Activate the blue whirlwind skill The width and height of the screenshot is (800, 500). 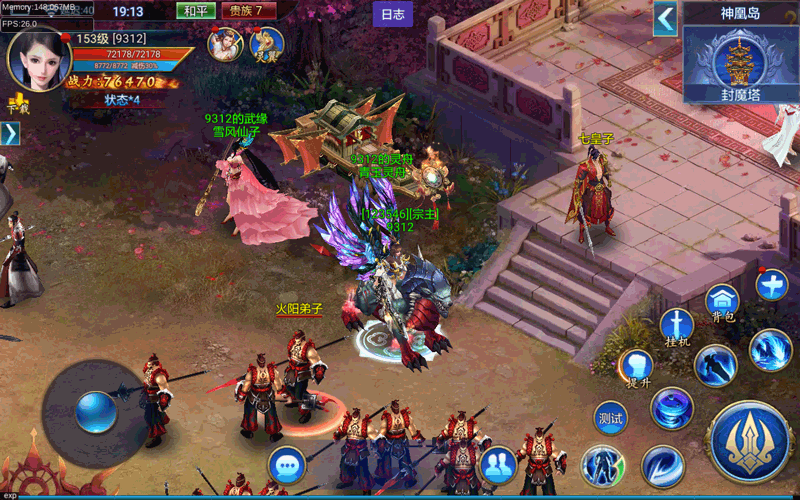point(672,407)
